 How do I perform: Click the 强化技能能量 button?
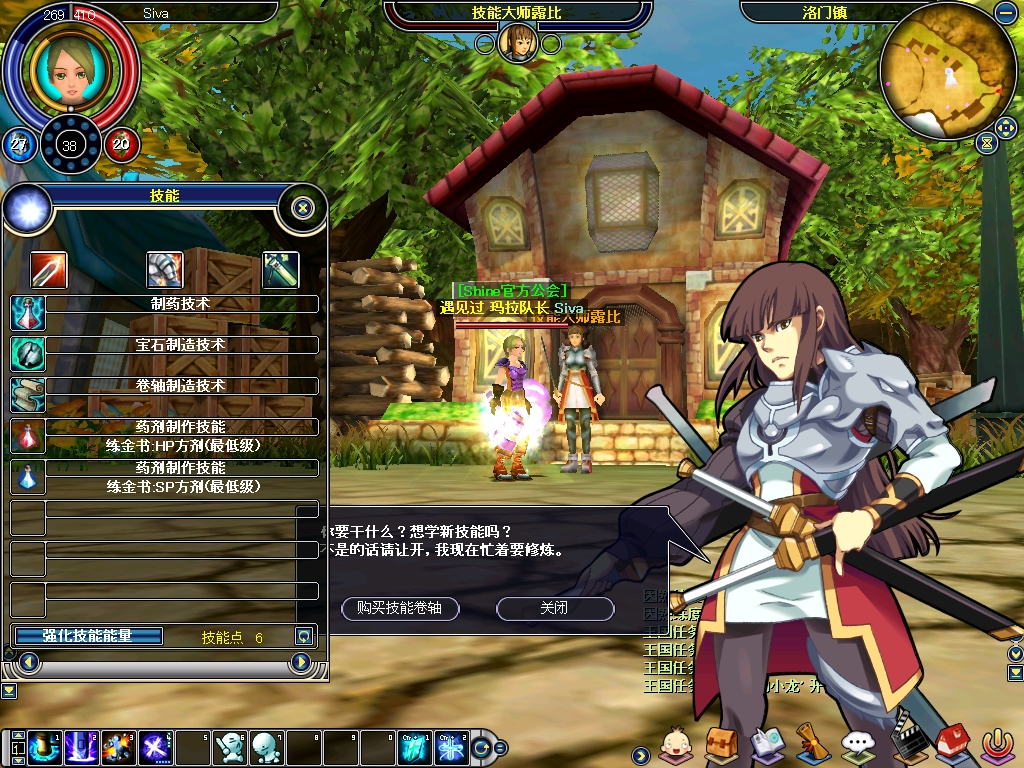pyautogui.click(x=88, y=636)
